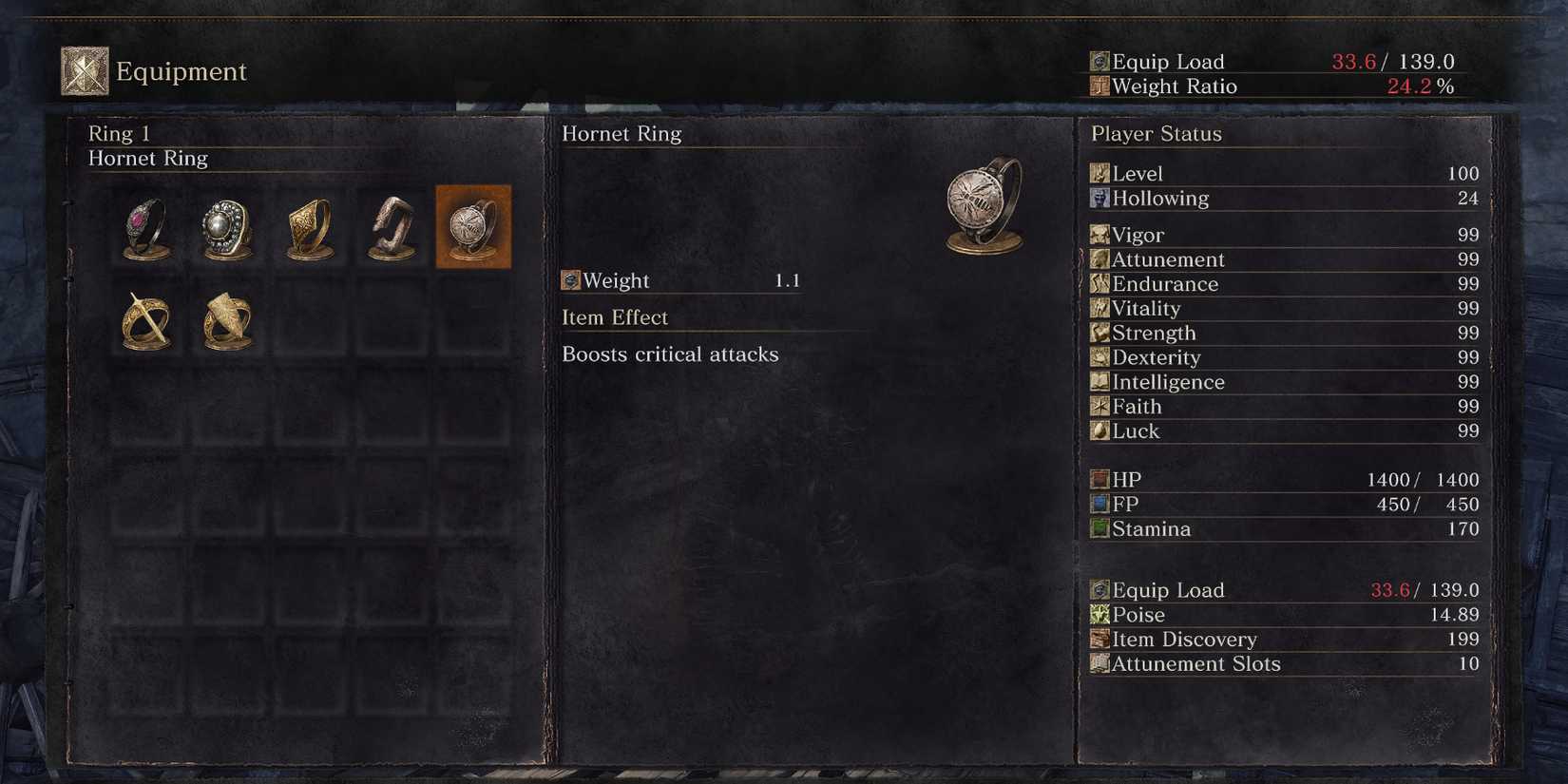Select the plain iron ring
This screenshot has width=1568, height=784.
[390, 225]
